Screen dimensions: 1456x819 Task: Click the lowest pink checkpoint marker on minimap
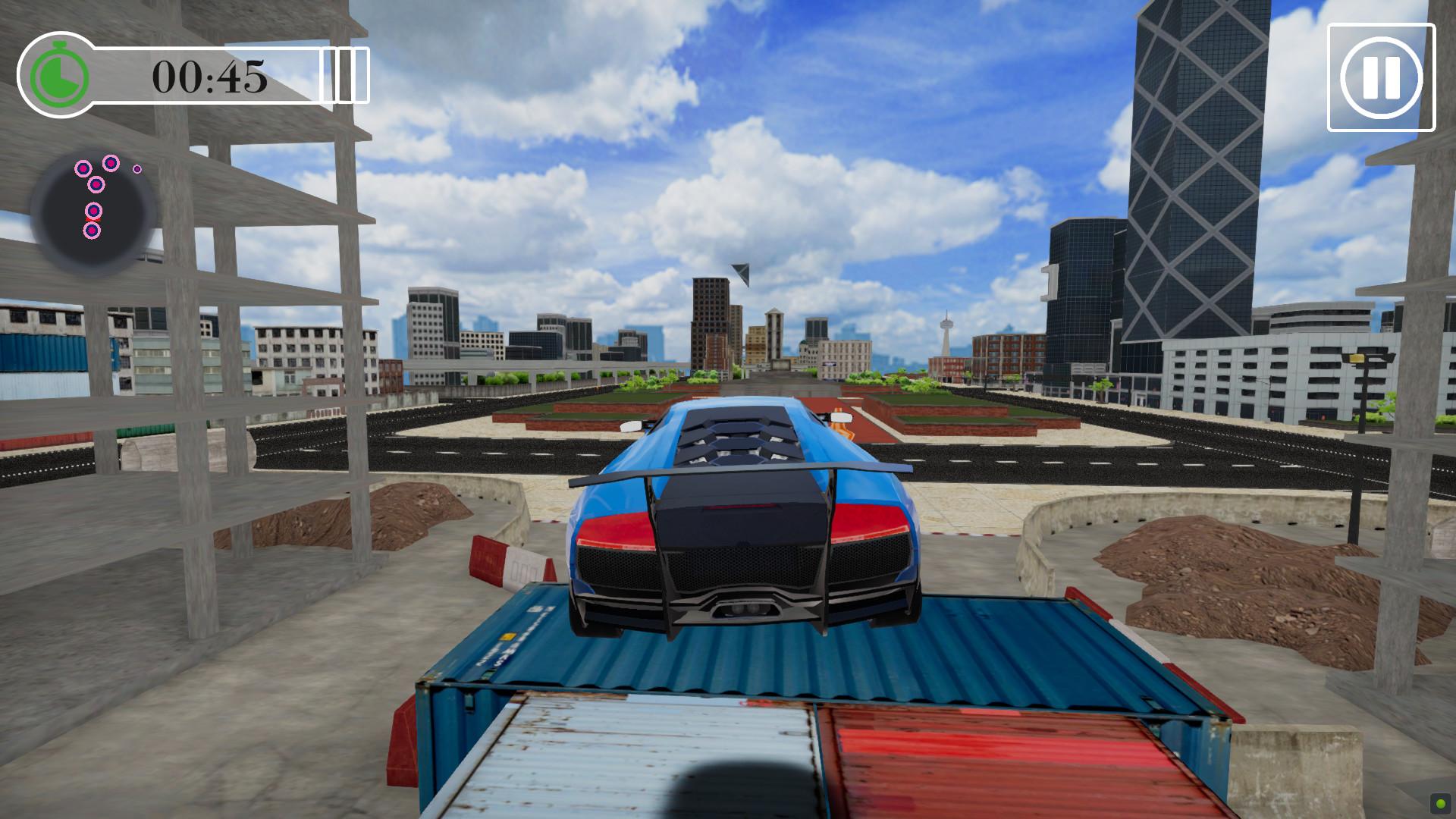click(93, 231)
